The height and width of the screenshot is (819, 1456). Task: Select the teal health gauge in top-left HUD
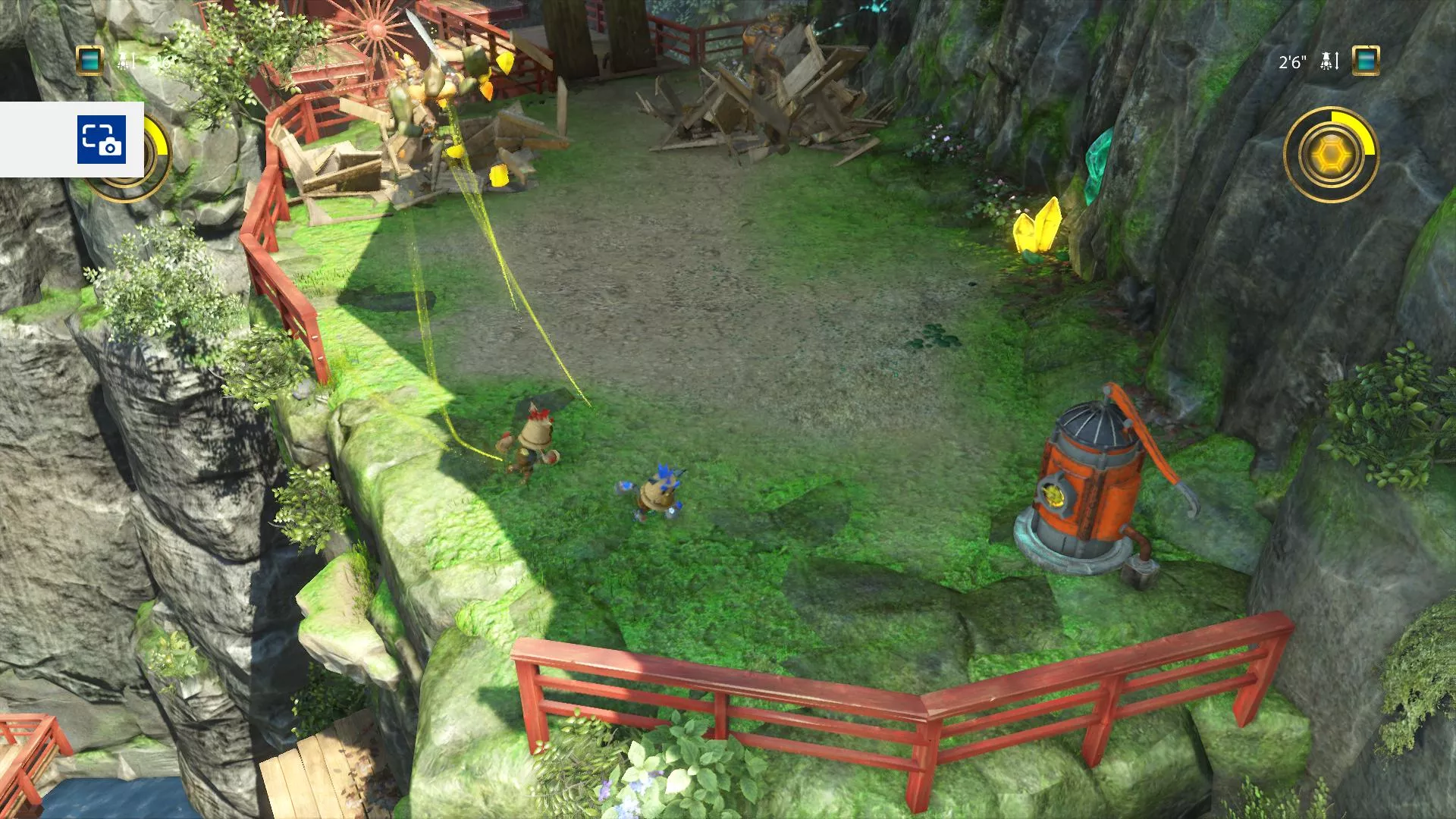89,59
